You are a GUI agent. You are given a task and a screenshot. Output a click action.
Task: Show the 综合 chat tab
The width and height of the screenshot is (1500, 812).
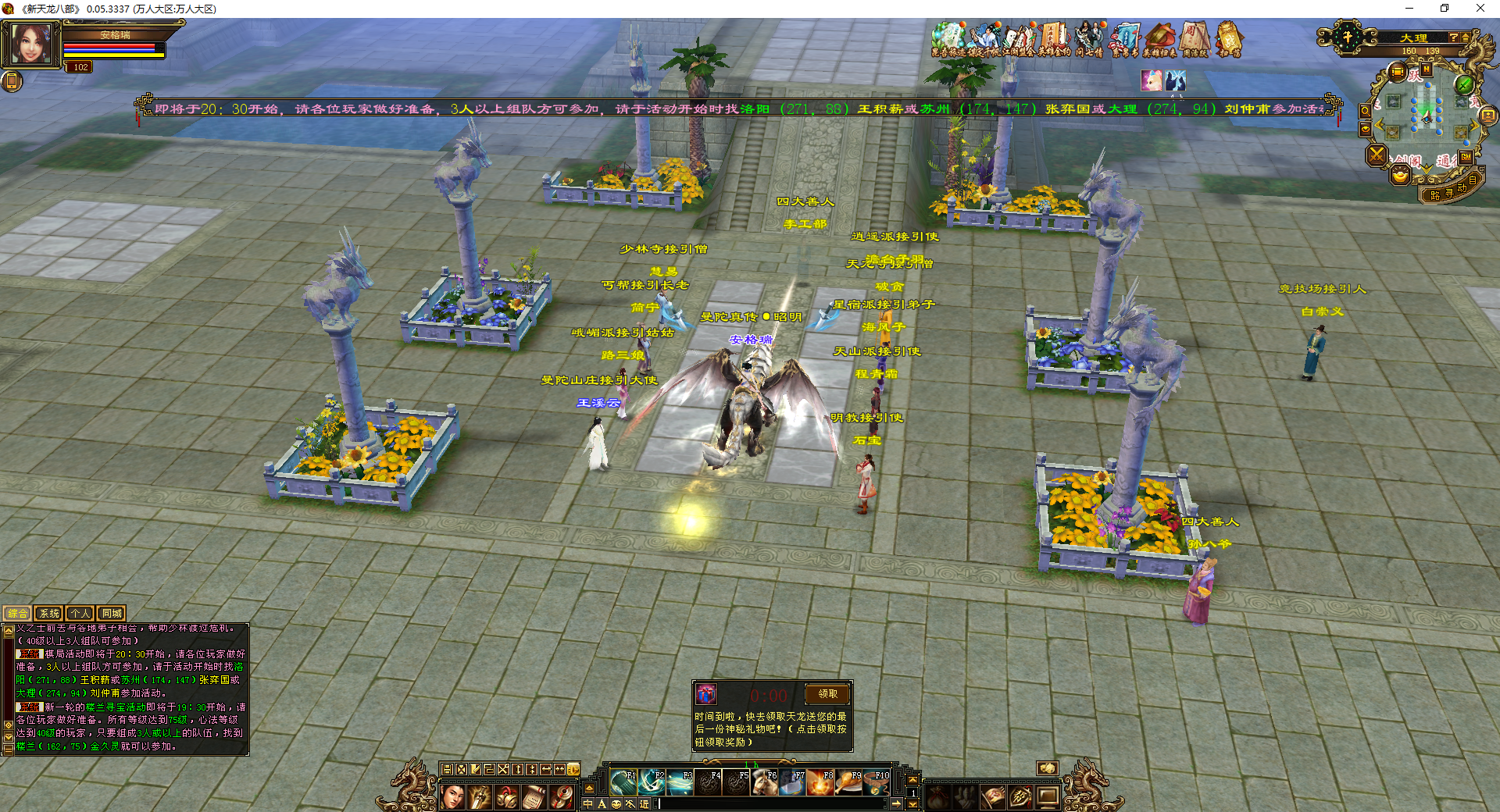click(x=18, y=614)
